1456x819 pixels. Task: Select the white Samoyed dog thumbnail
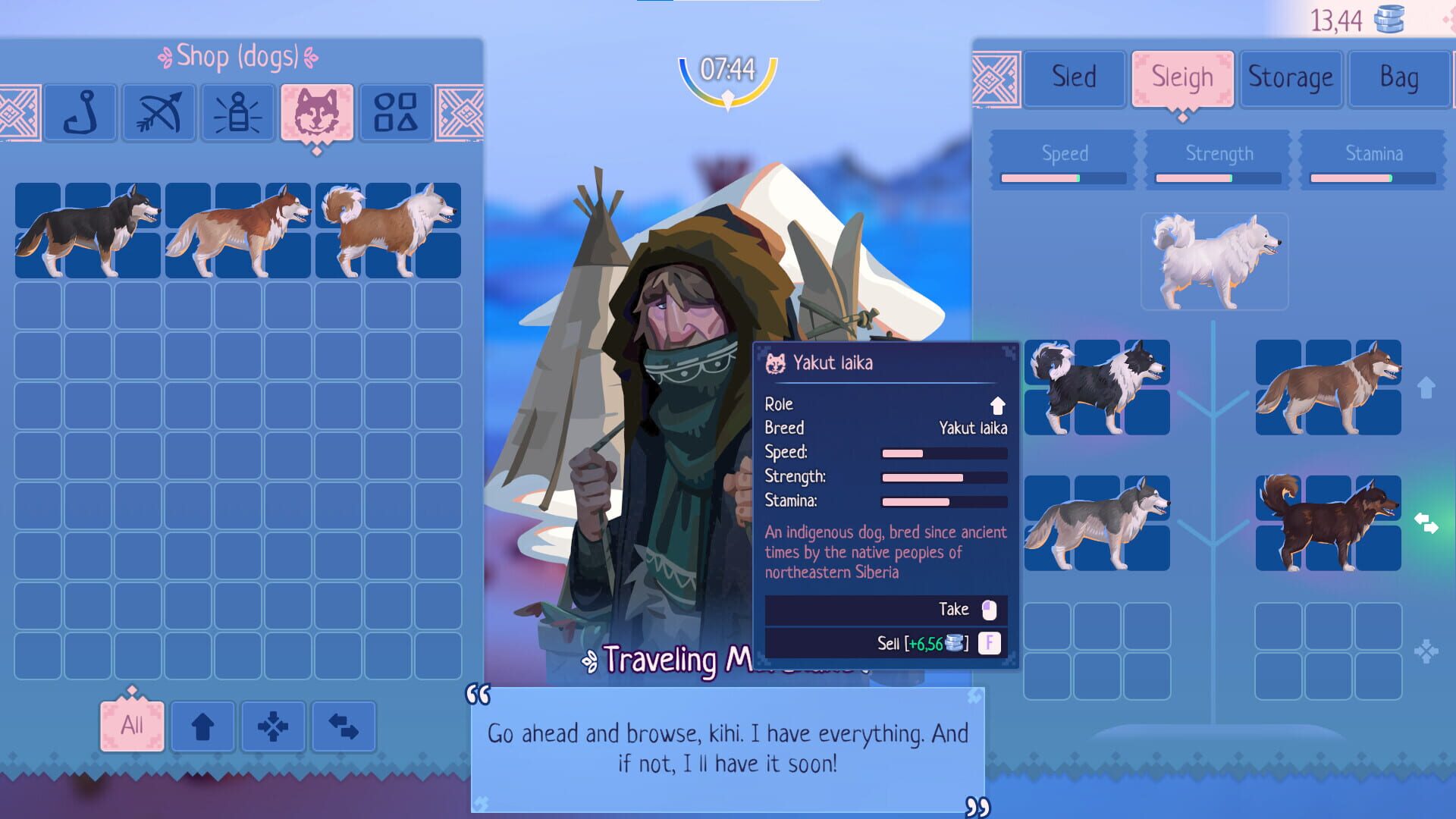(1214, 263)
